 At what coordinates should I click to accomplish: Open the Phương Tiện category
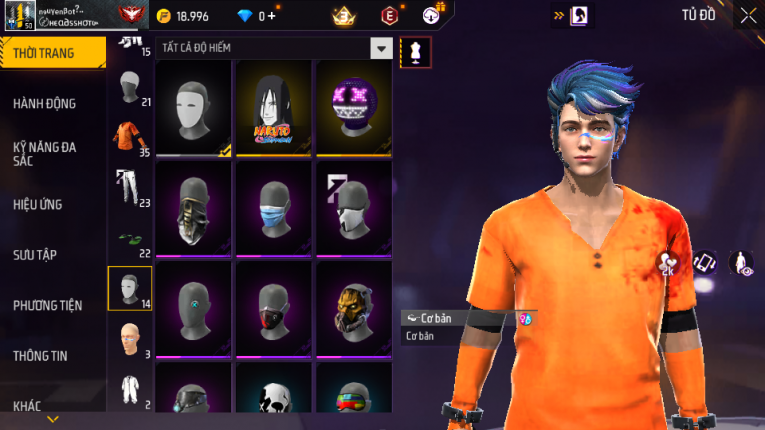click(48, 305)
